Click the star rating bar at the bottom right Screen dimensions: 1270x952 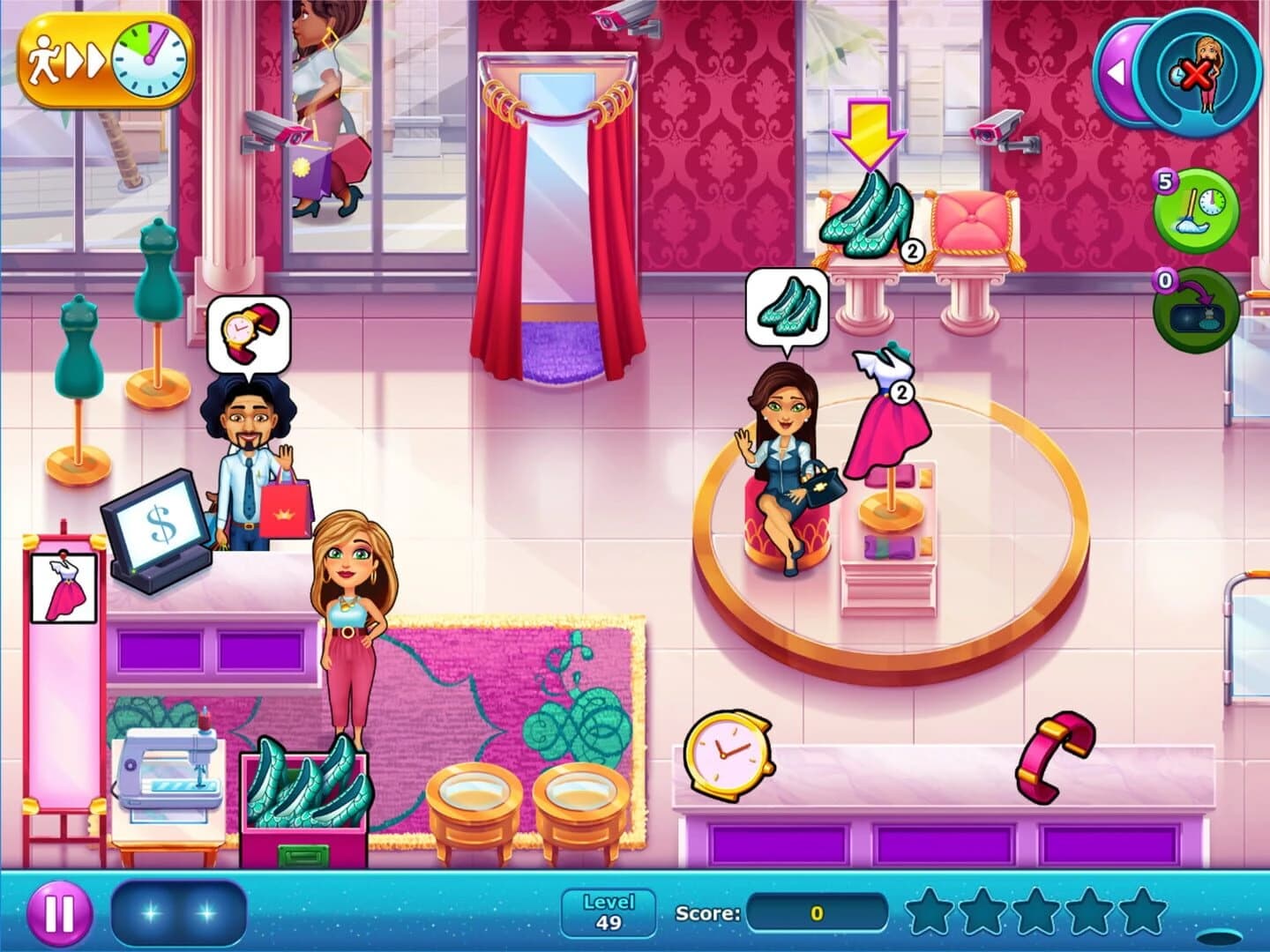tap(1032, 914)
